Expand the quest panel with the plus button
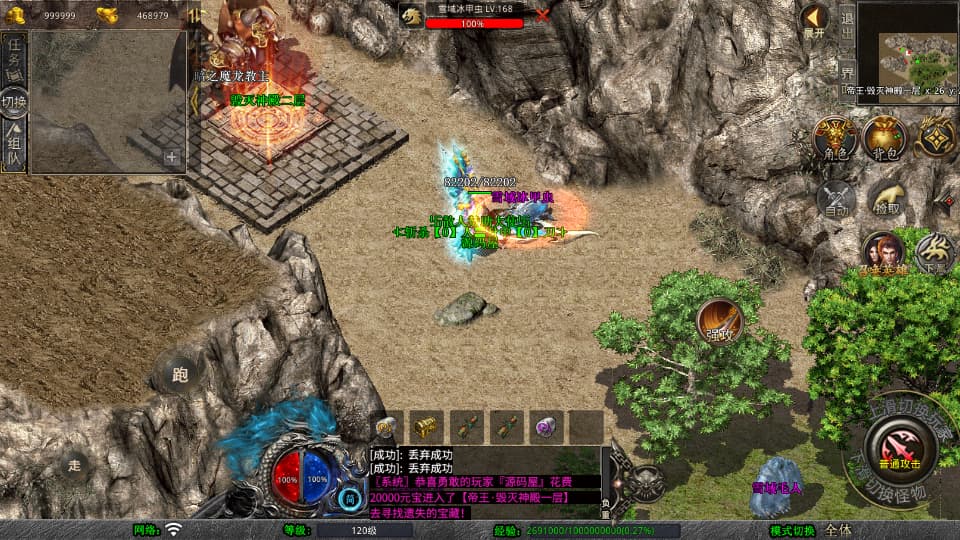 pos(172,157)
